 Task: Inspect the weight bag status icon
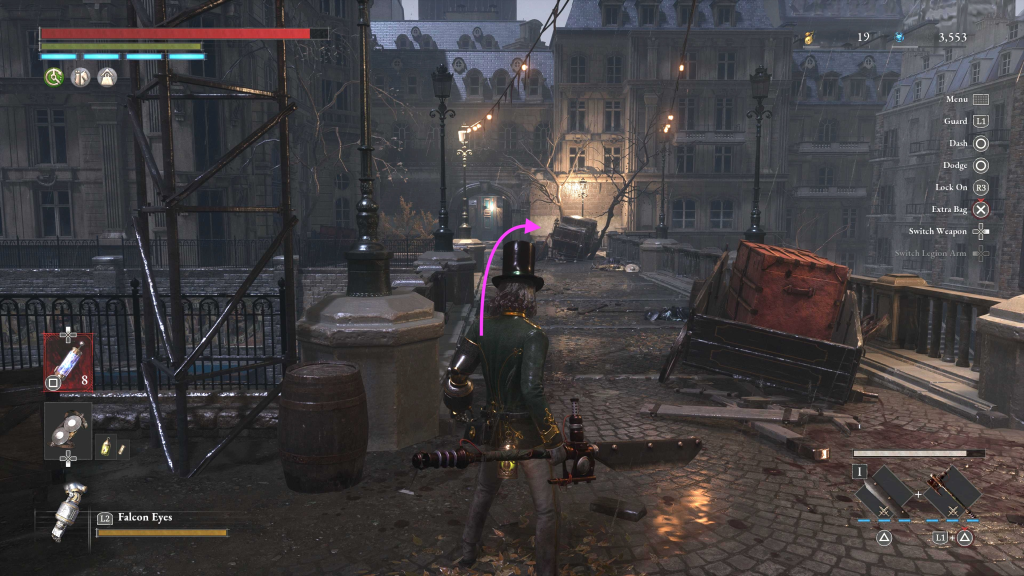point(107,77)
